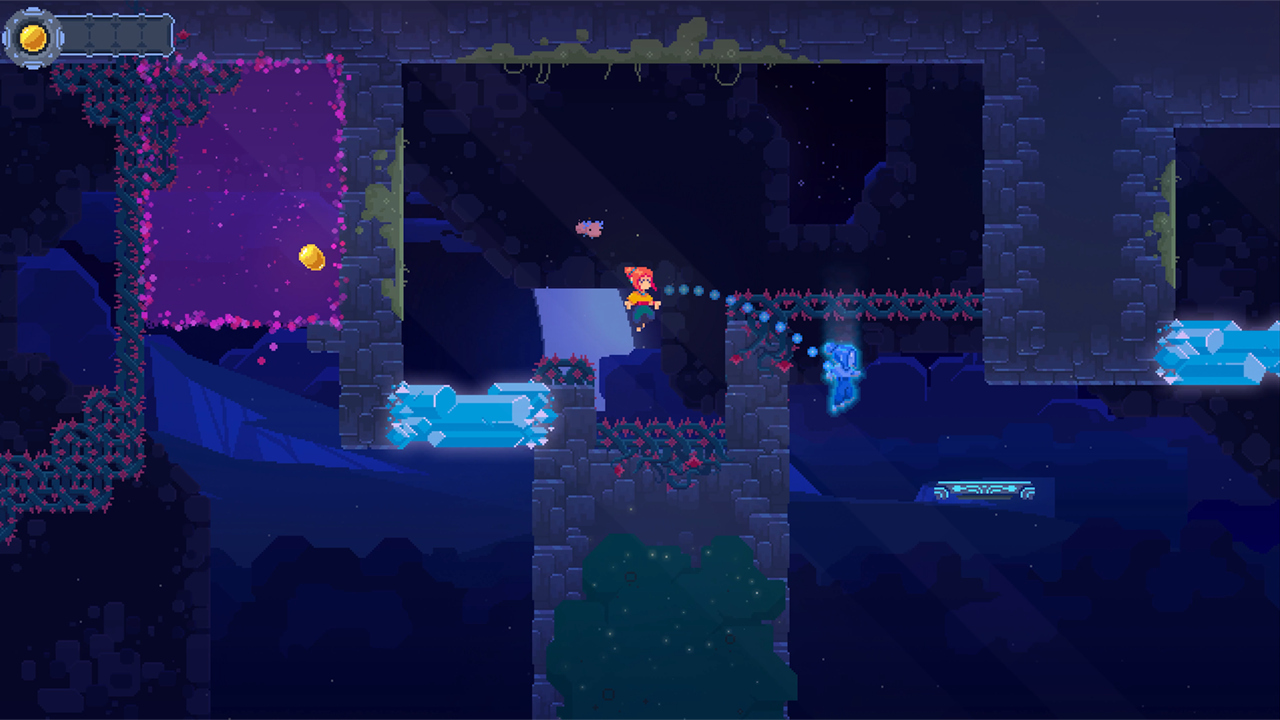Image resolution: width=1280 pixels, height=720 pixels.
Task: Select the glowing blue pedestal platform
Action: pyautogui.click(x=985, y=488)
